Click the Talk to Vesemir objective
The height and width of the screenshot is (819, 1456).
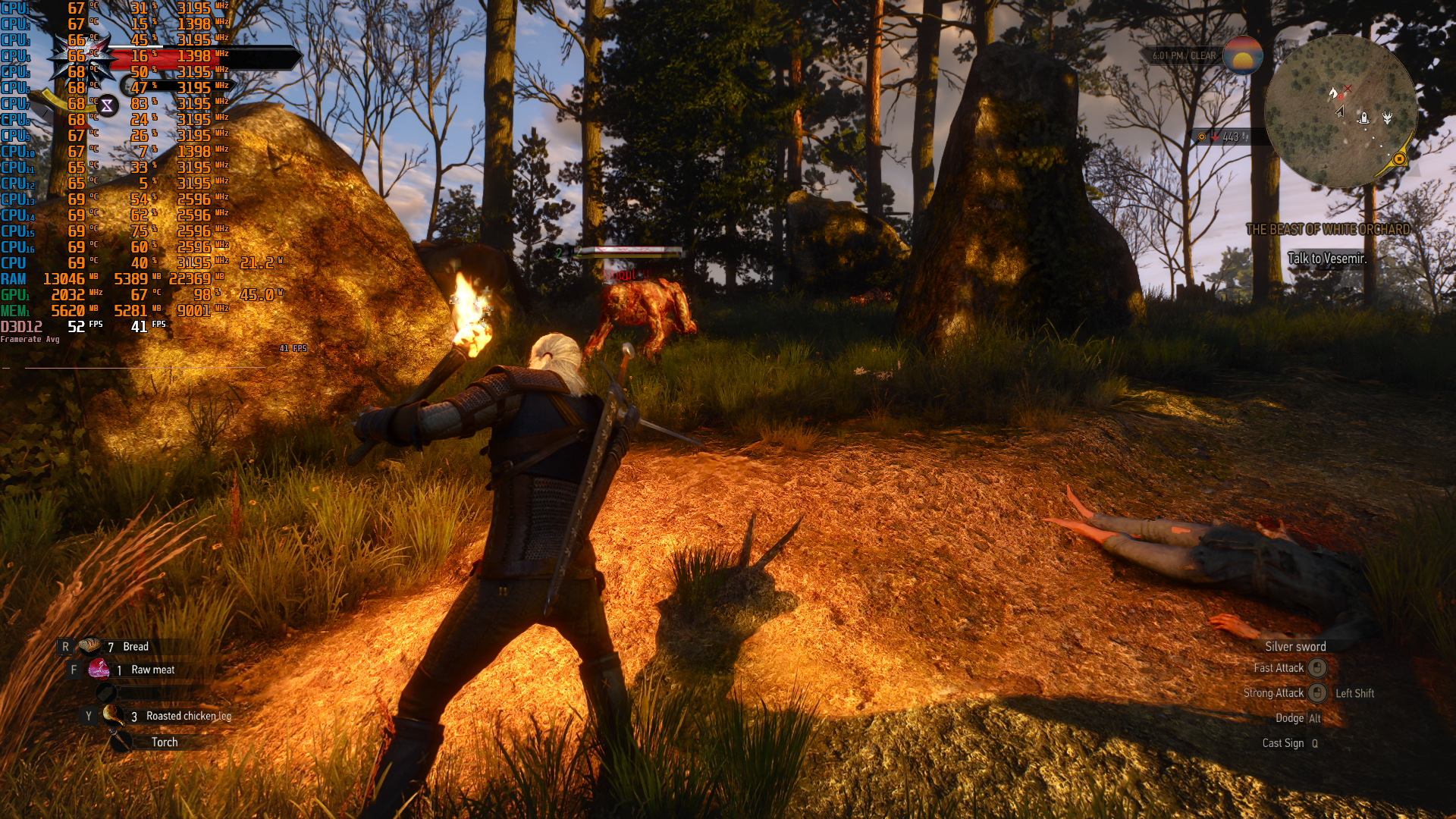[x=1326, y=259]
